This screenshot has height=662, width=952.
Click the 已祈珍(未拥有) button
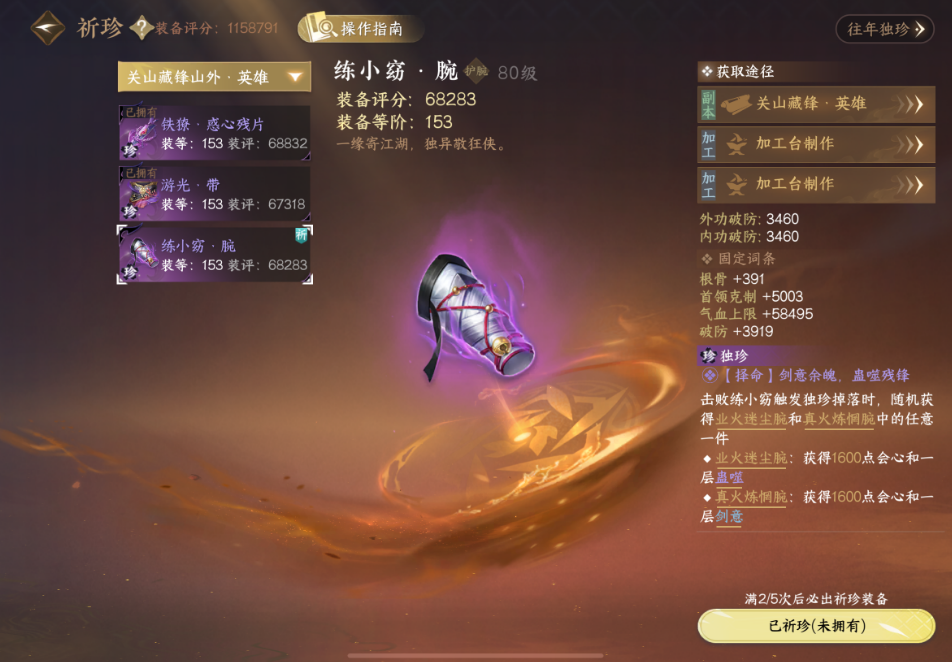click(x=816, y=626)
